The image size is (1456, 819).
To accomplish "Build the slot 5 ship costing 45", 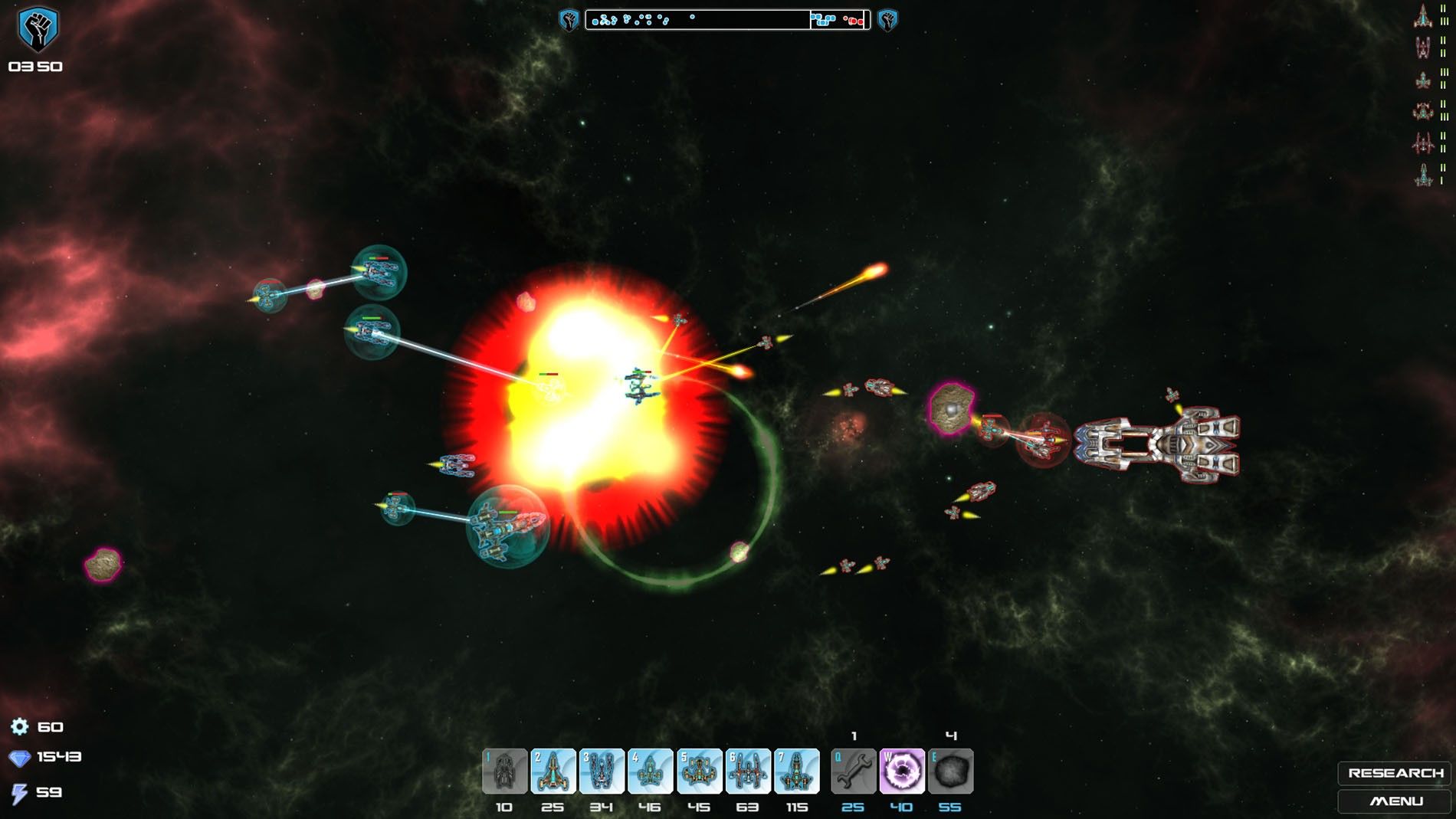I will [x=699, y=771].
